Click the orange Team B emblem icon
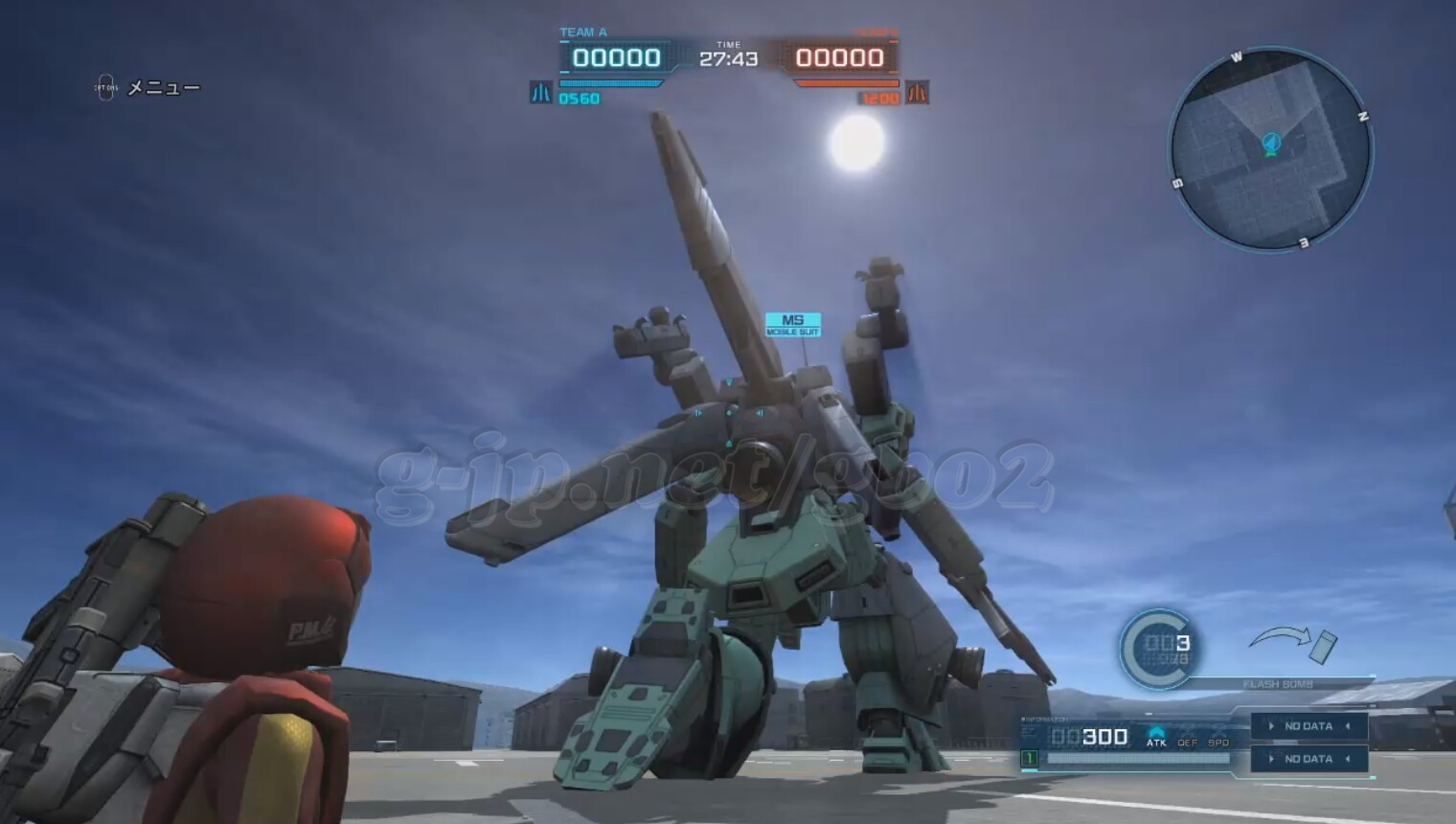1456x824 pixels. [917, 93]
